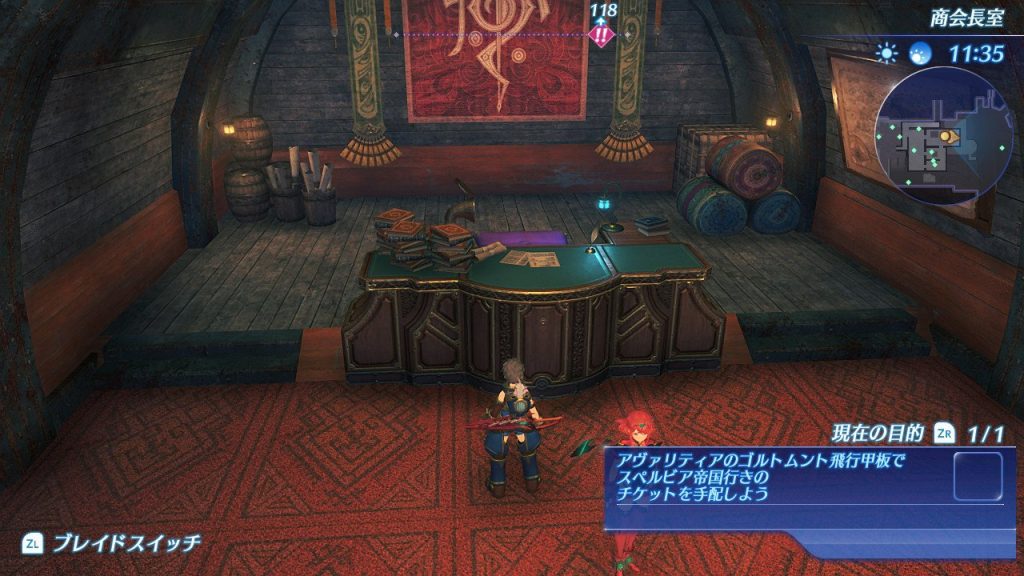Screen dimensions: 1024x576
Task: Select the Blade Switch label
Action: 127,543
